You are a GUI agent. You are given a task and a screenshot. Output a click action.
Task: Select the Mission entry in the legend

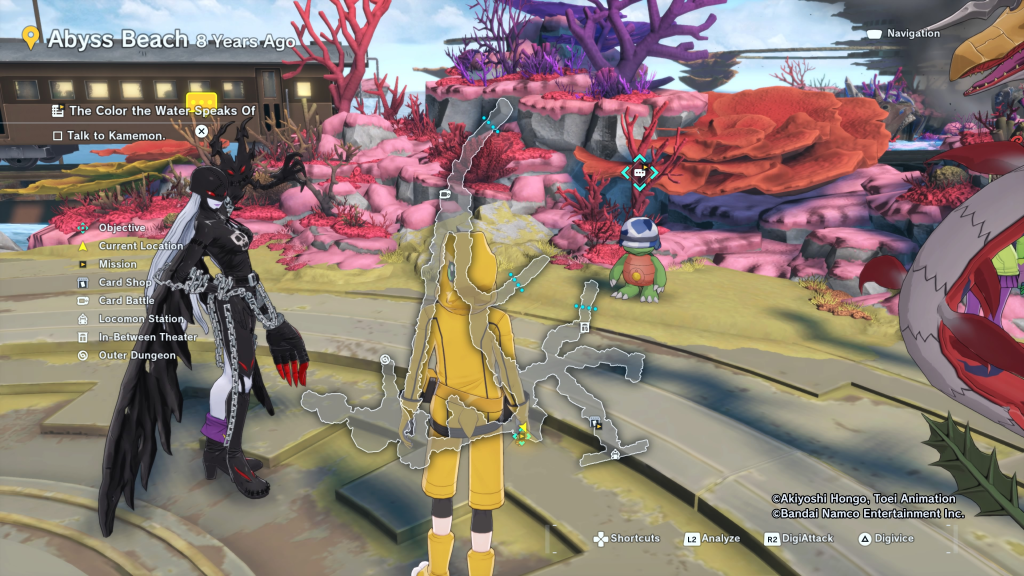(x=118, y=265)
